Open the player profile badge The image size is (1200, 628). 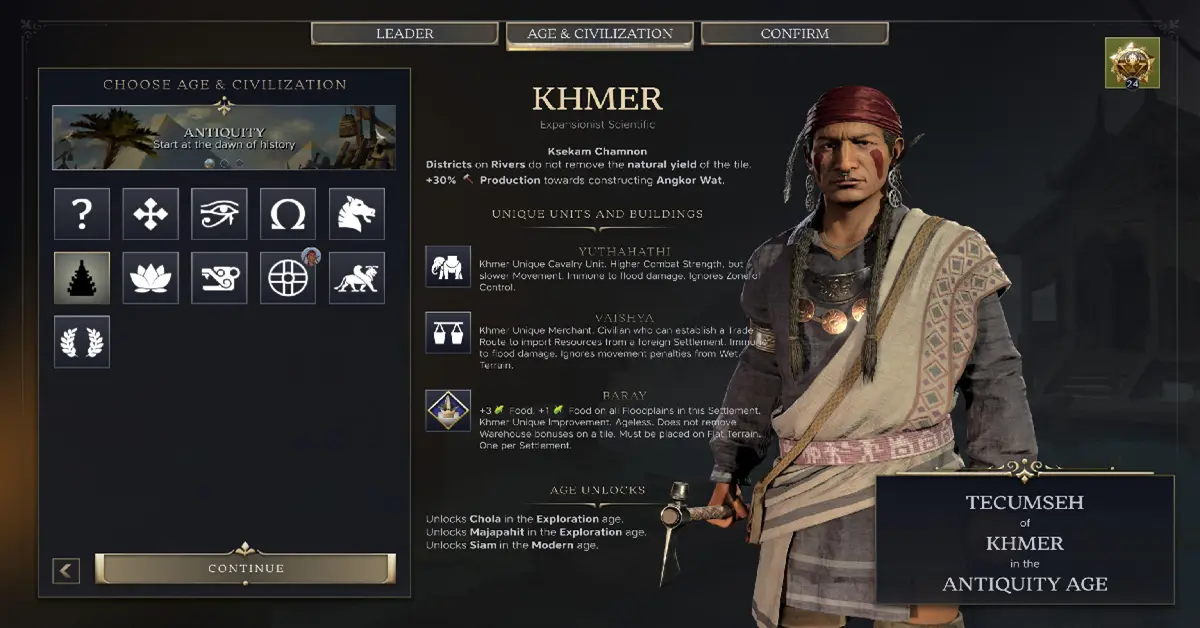pos(1132,63)
